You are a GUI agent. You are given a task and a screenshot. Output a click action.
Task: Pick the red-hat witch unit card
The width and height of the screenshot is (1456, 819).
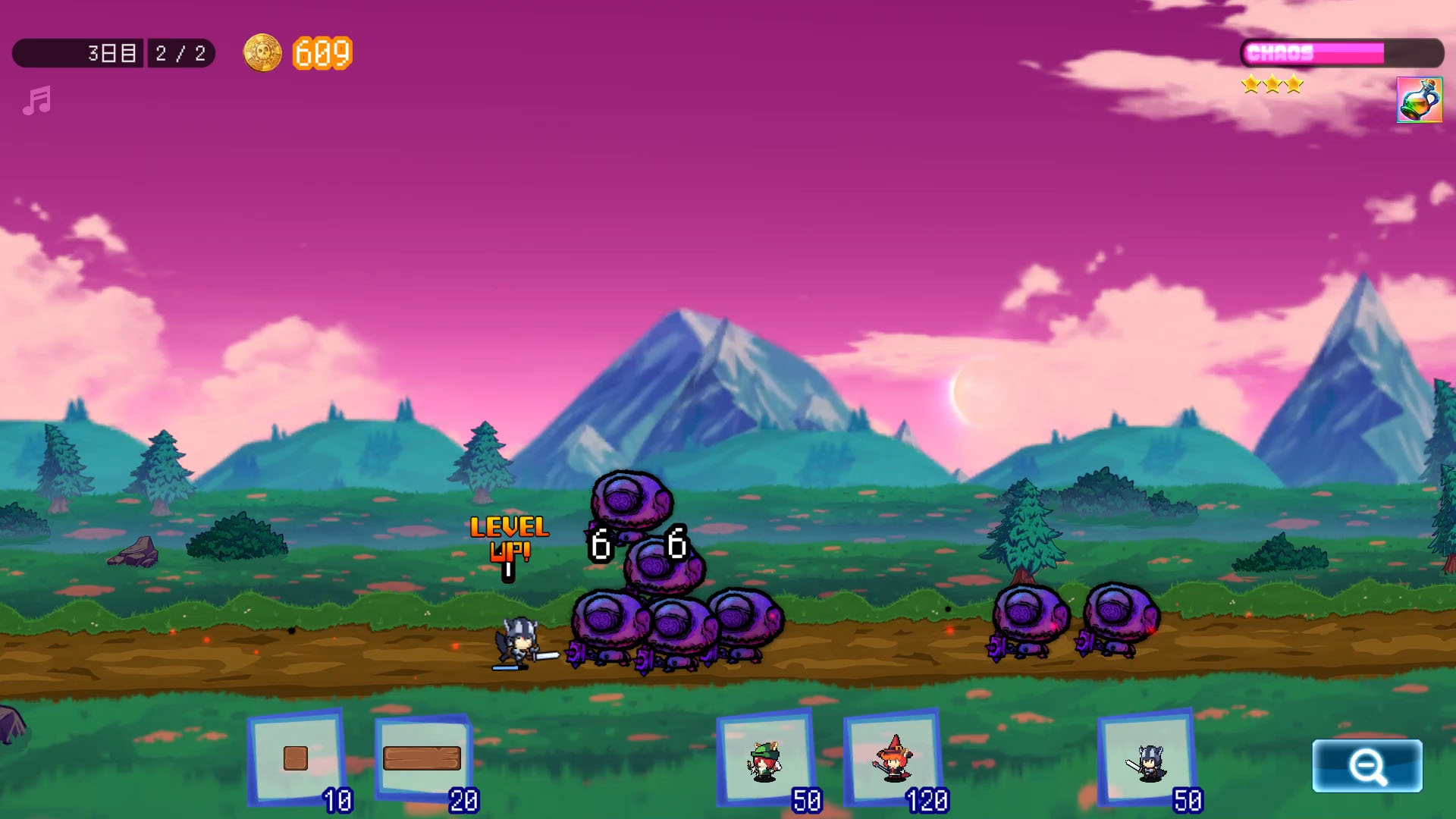[x=893, y=758]
